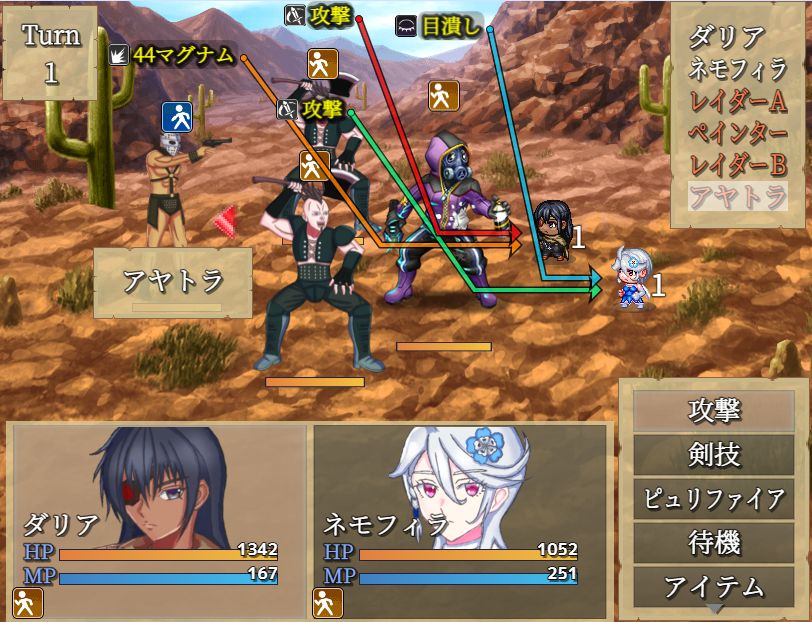
Task: Open the アイテム item menu
Action: click(x=714, y=586)
